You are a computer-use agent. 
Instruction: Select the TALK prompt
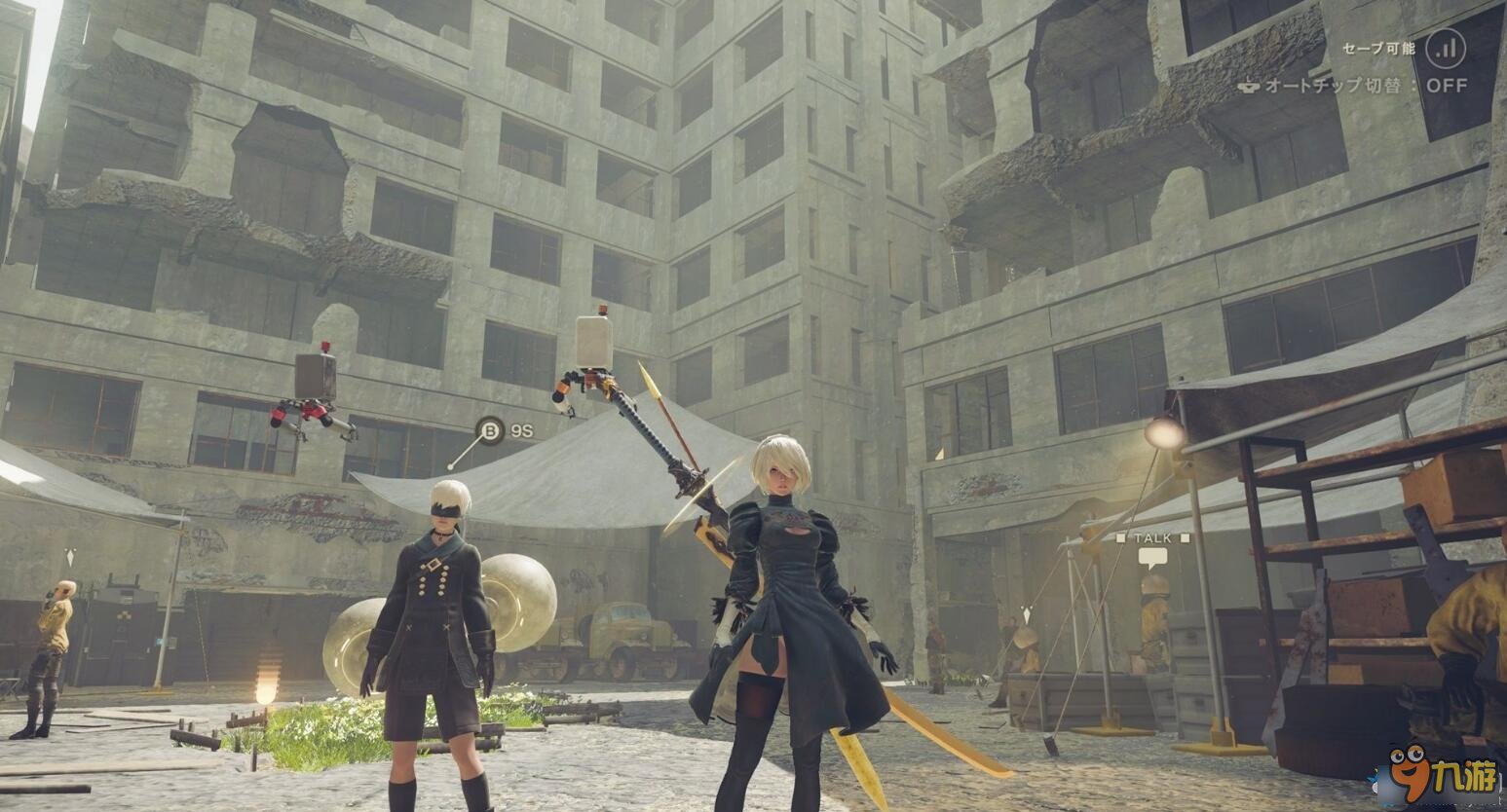coord(1152,537)
